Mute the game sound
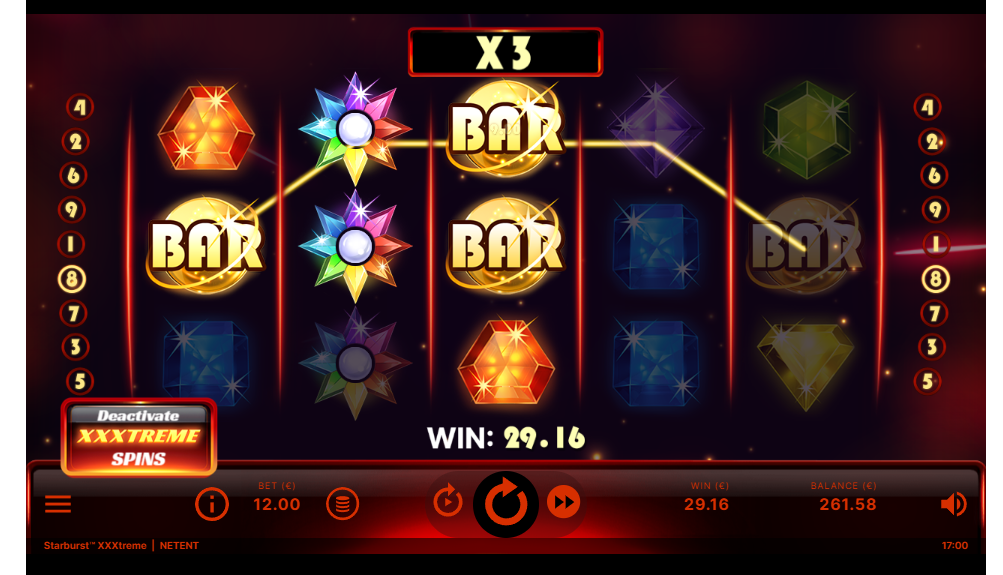Screen dimensions: 1003x575 point(953,504)
